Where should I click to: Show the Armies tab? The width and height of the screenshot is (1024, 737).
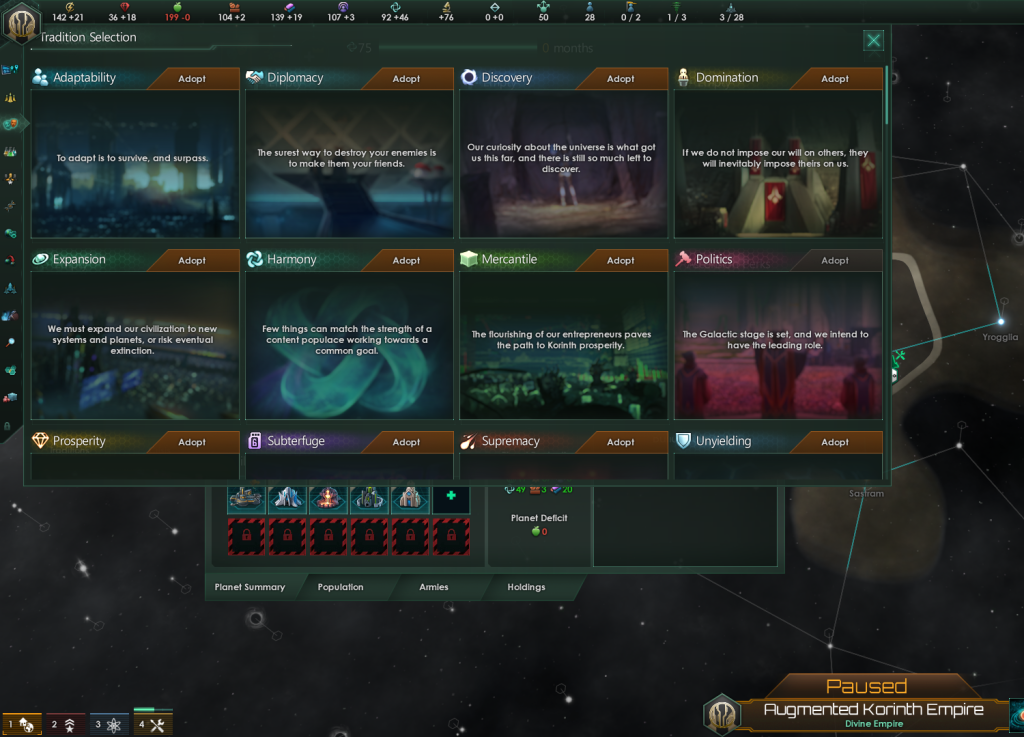[434, 587]
